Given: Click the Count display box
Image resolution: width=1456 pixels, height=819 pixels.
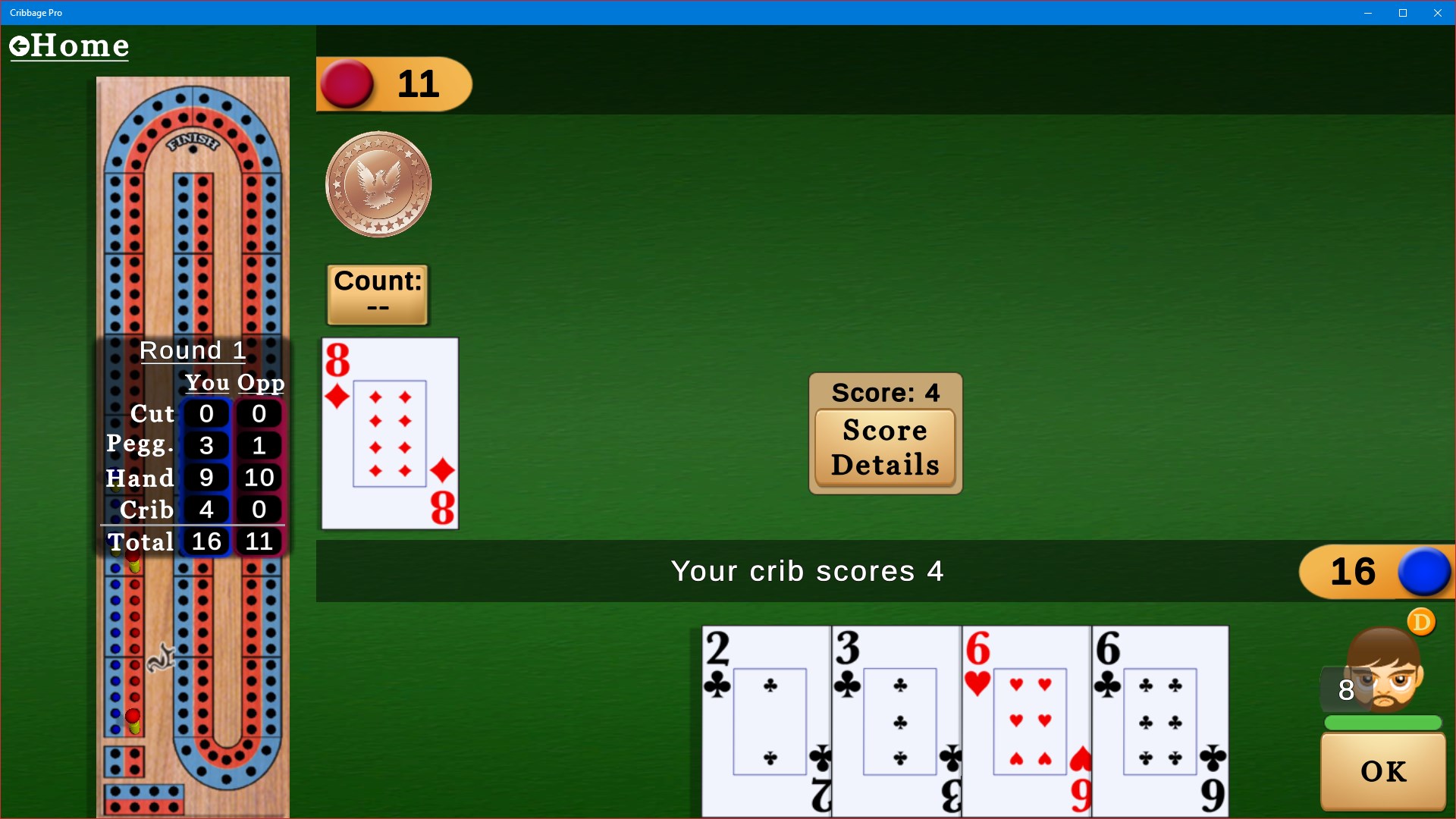Looking at the screenshot, I should coord(377,294).
